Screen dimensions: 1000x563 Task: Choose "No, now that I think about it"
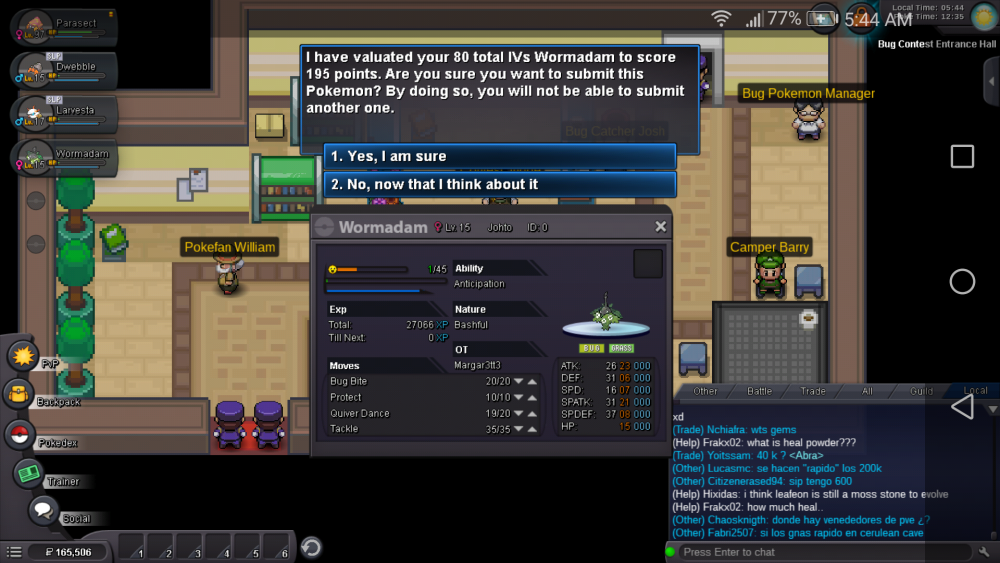[x=499, y=184]
